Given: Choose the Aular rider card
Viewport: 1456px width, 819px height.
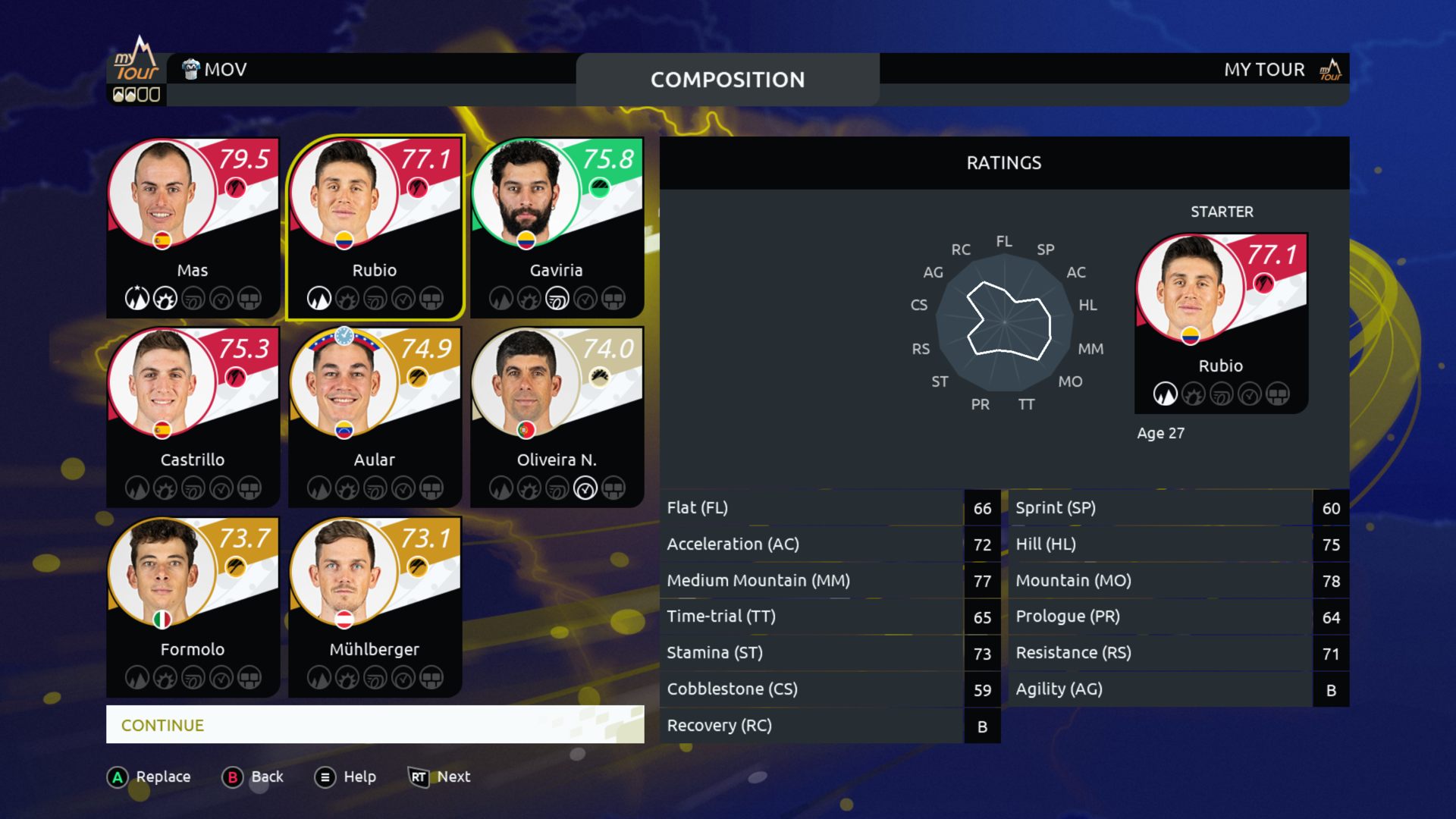Looking at the screenshot, I should click(375, 417).
